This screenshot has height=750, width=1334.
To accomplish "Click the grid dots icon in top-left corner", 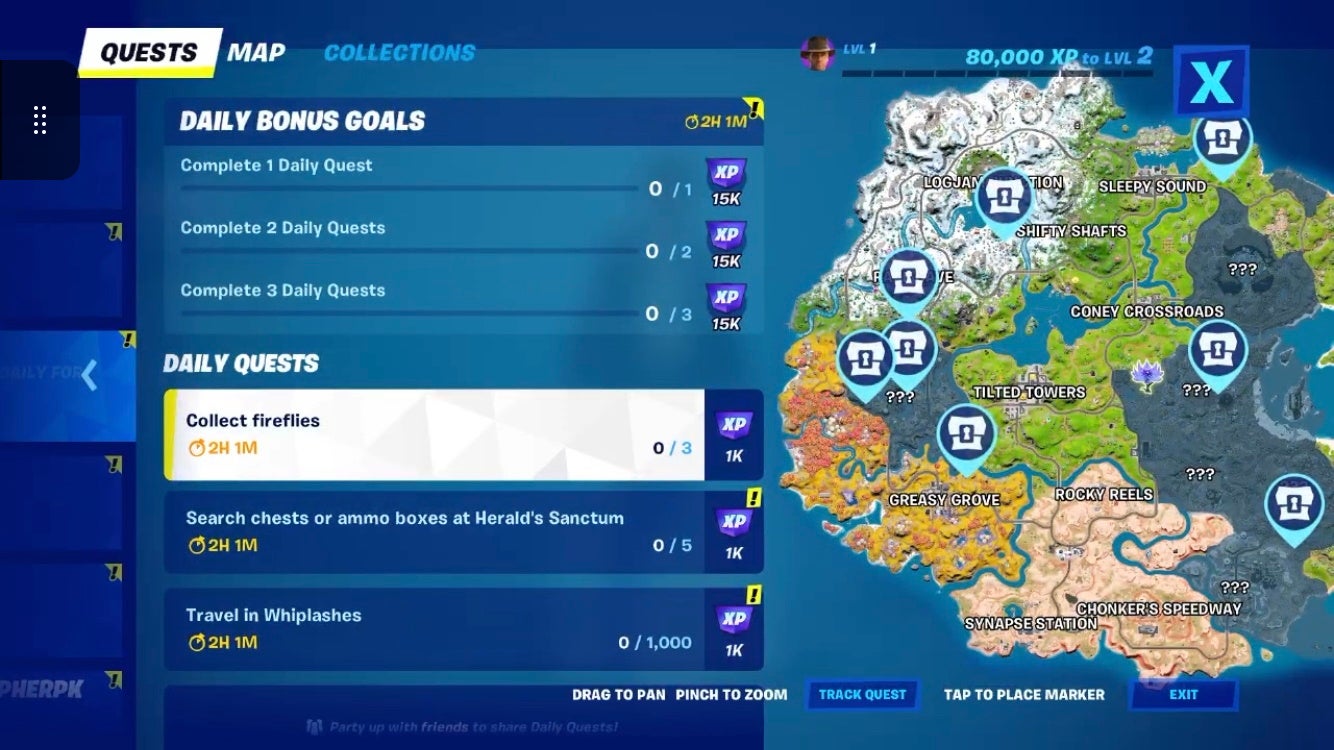I will coord(40,119).
